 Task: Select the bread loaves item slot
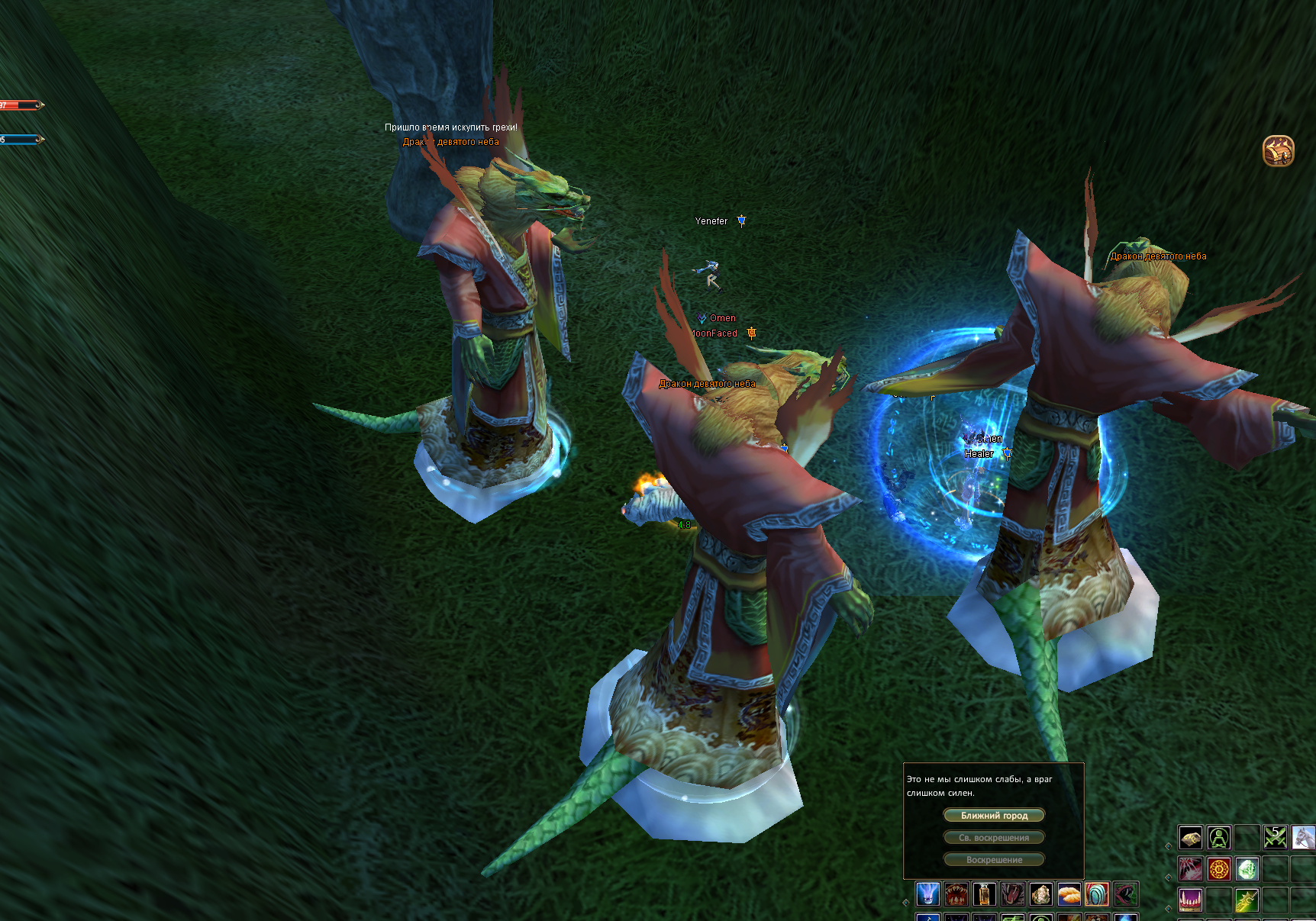(x=1069, y=894)
